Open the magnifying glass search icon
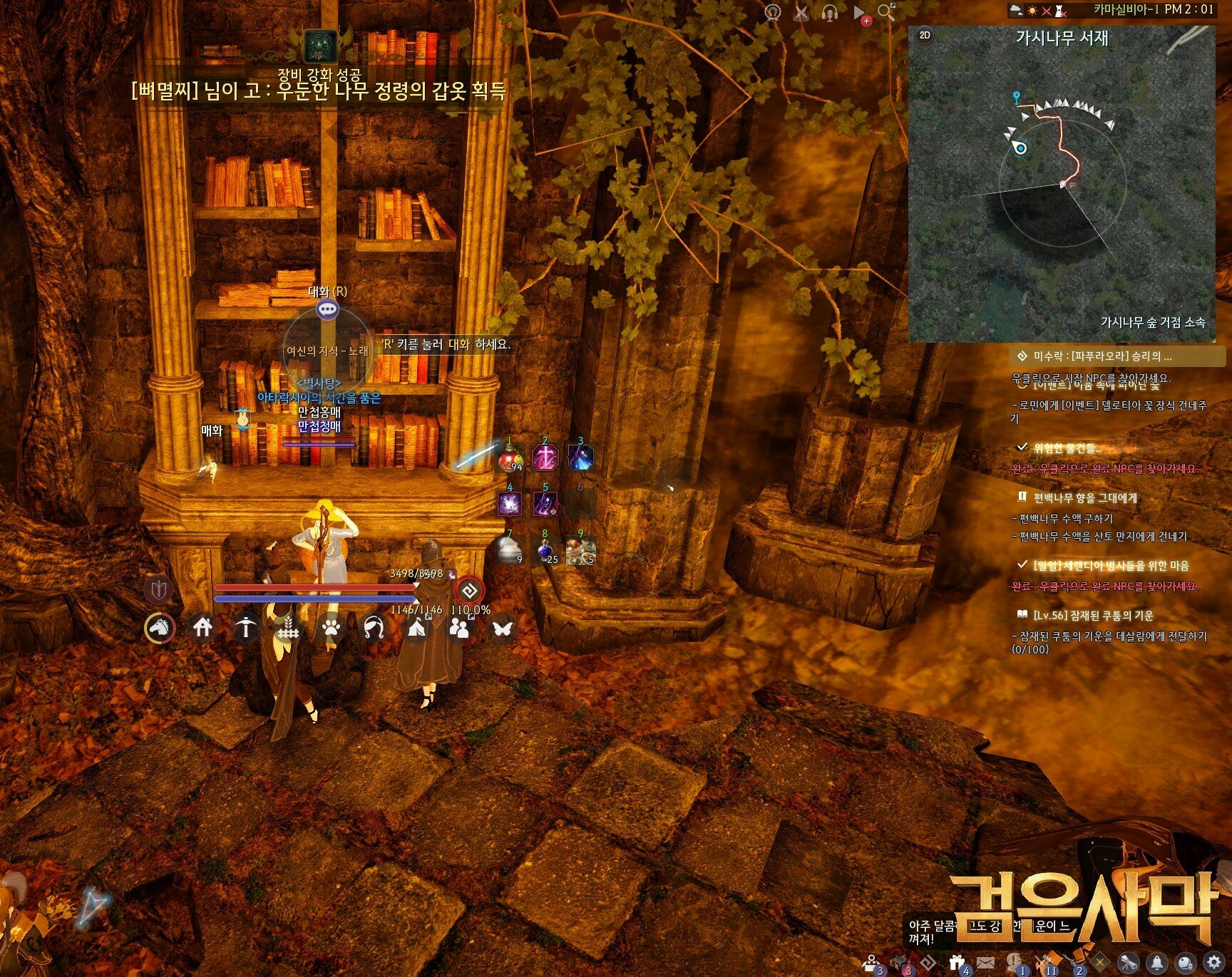The width and height of the screenshot is (1232, 977). tap(886, 11)
